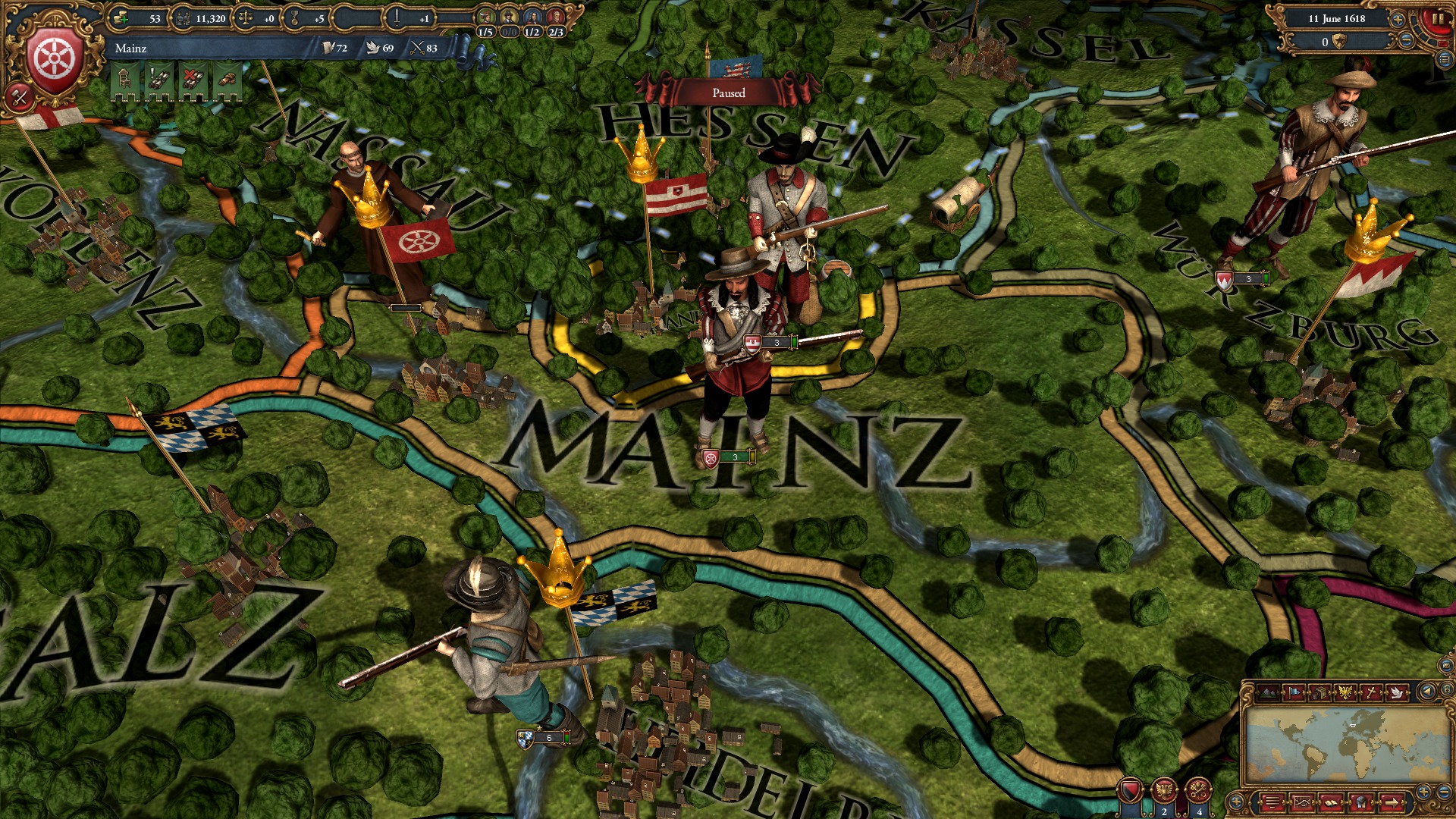Toggle the mapmode lock padlock beside the minimap
Image resolution: width=1456 pixels, height=819 pixels.
(1448, 689)
